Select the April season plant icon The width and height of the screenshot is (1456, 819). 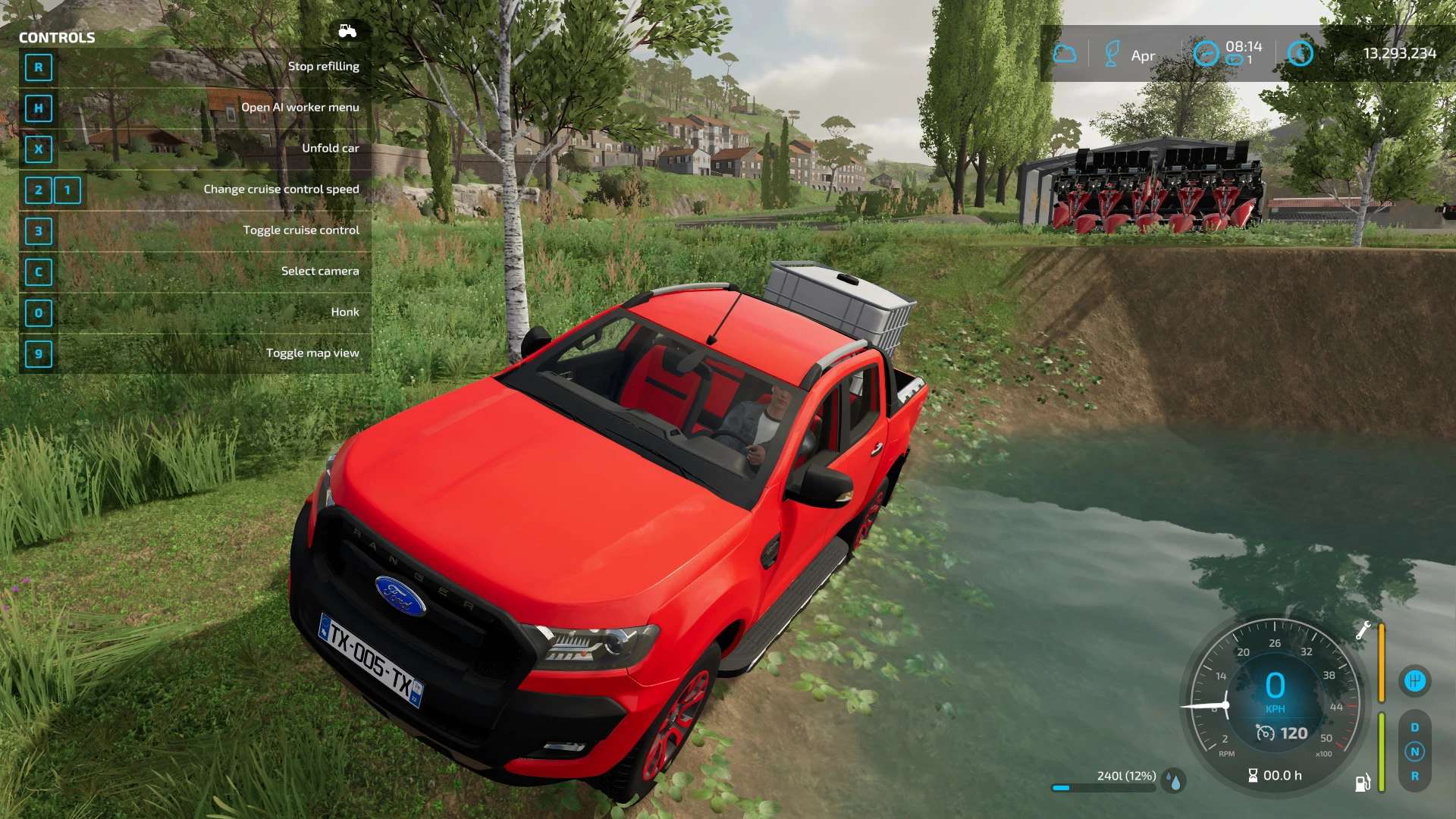click(x=1112, y=54)
